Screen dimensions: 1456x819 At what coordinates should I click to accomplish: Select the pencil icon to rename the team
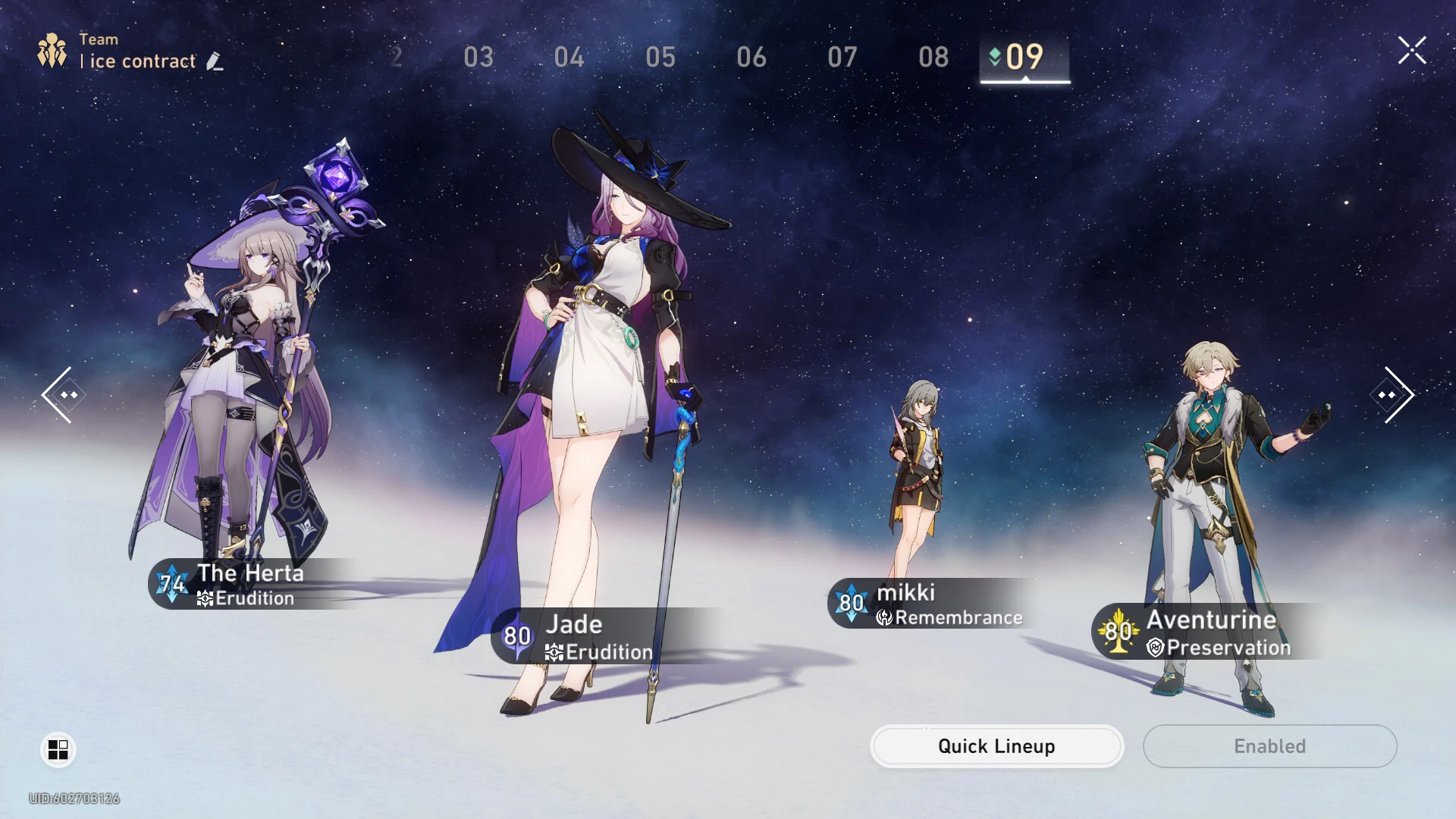(215, 61)
